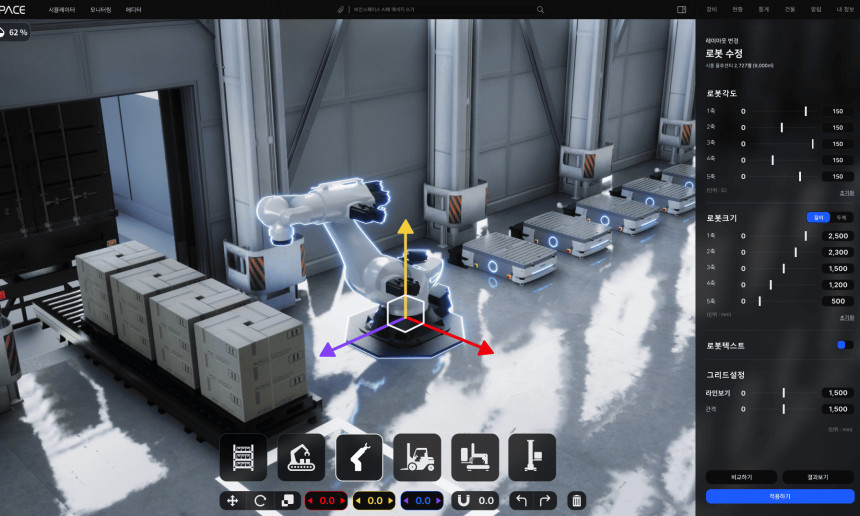
Task: Toggle the 로봇텍스트 switch
Action: coord(845,345)
